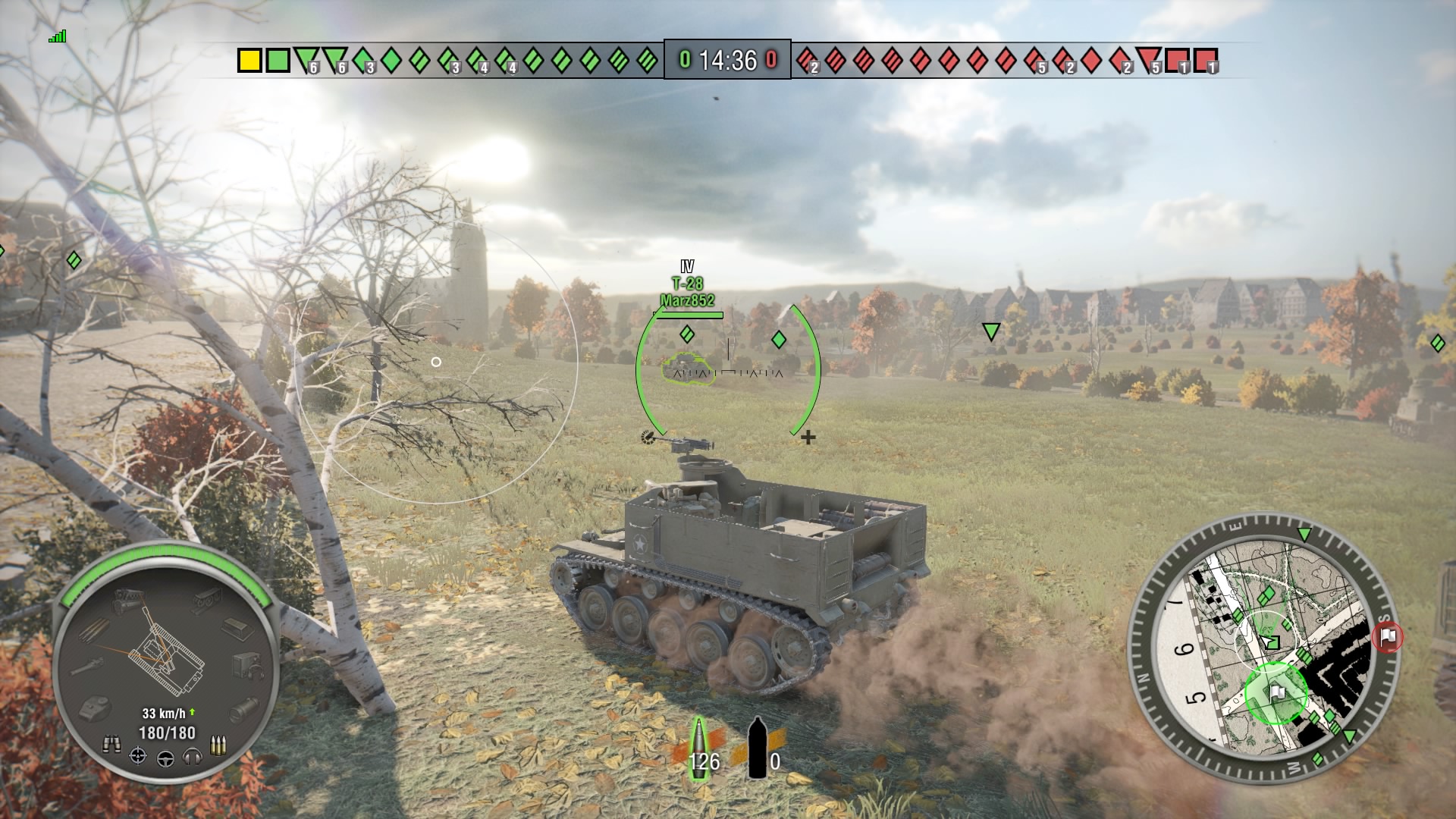Click the binoculars observation device icon

point(111,742)
